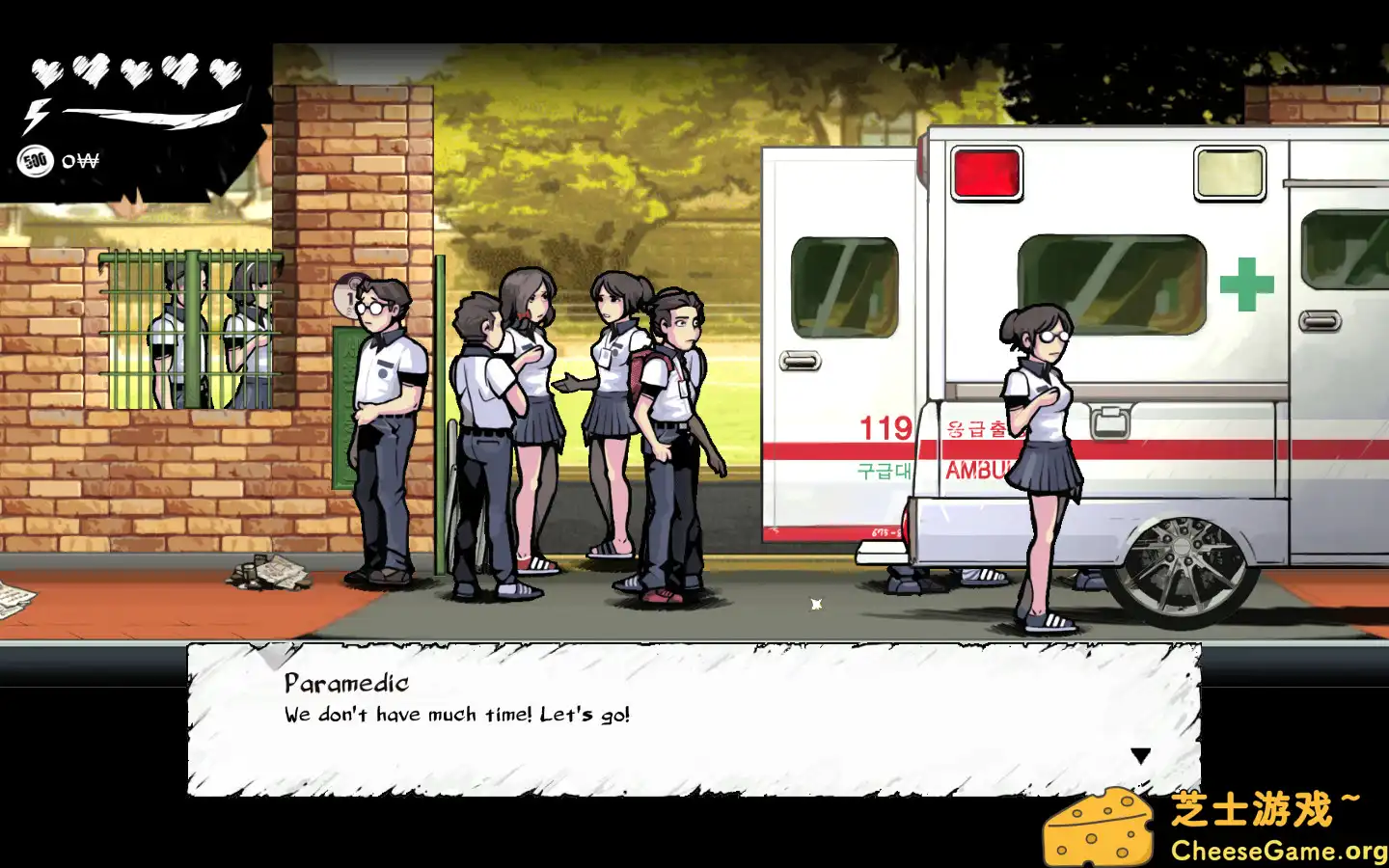1389x868 pixels.
Task: Select the Paramedic name label
Action: [344, 685]
